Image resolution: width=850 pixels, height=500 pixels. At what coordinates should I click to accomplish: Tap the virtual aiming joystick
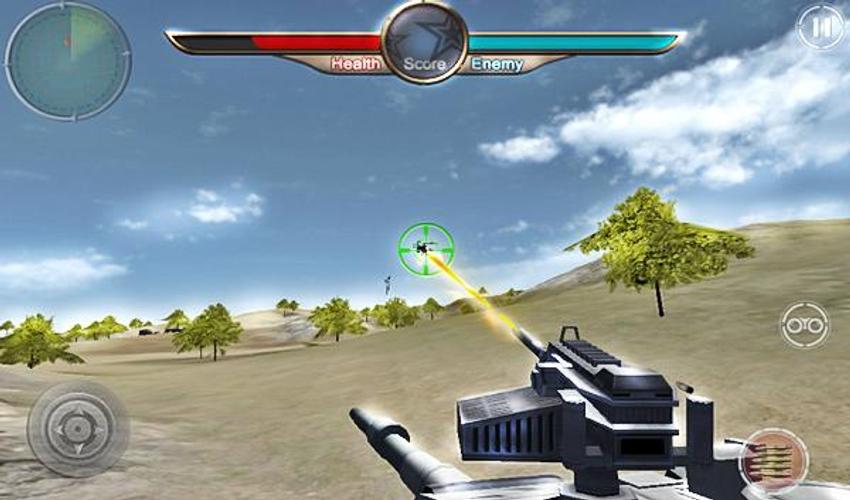pos(77,429)
